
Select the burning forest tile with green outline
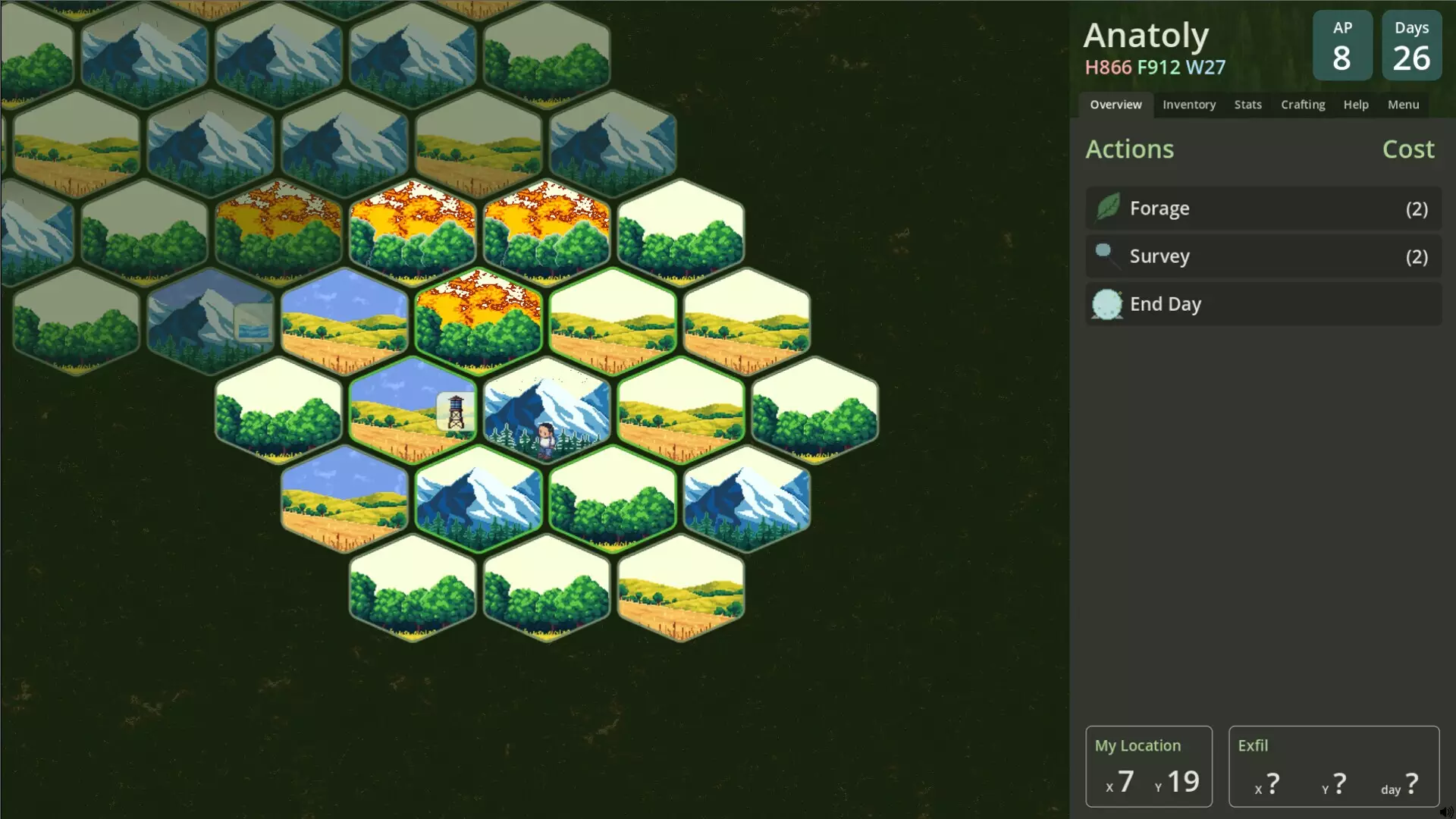pos(479,322)
